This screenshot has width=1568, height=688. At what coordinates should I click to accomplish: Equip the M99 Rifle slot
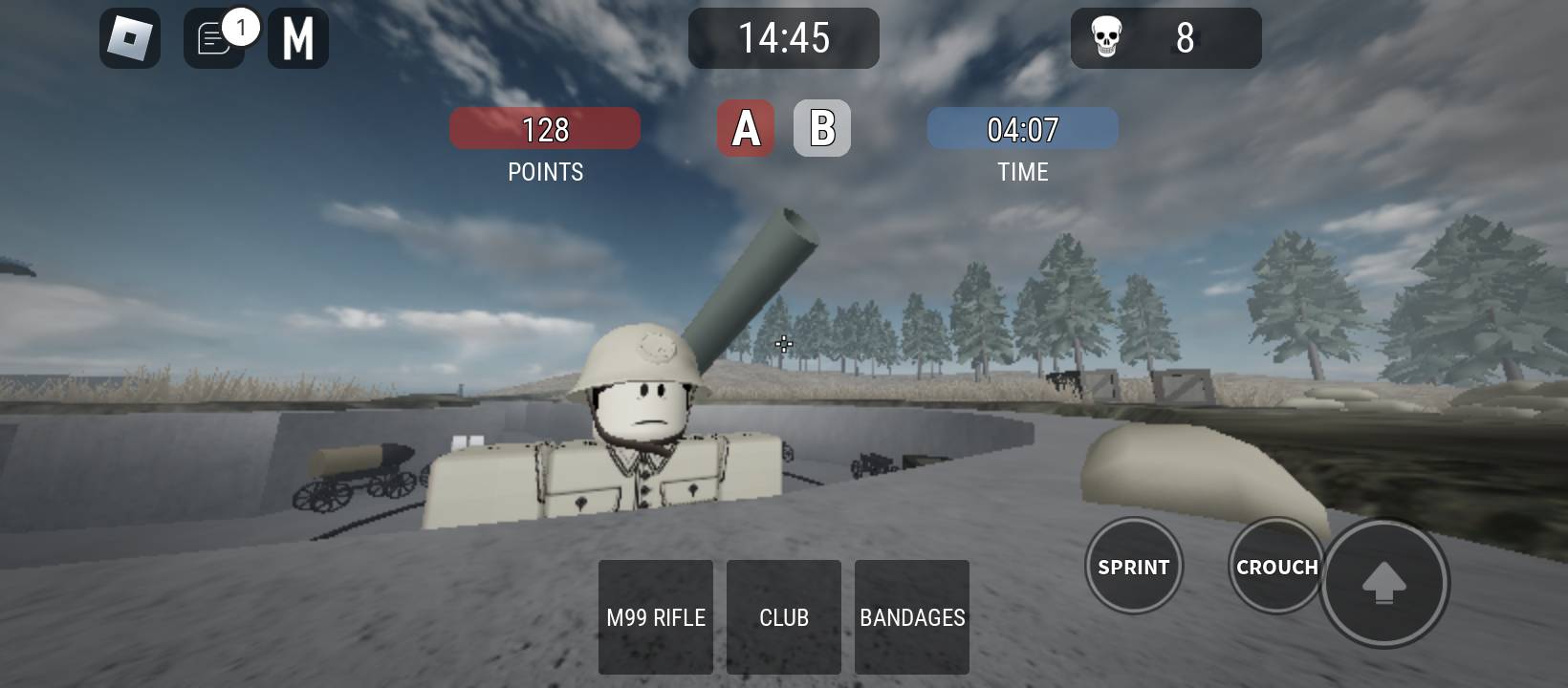(656, 617)
